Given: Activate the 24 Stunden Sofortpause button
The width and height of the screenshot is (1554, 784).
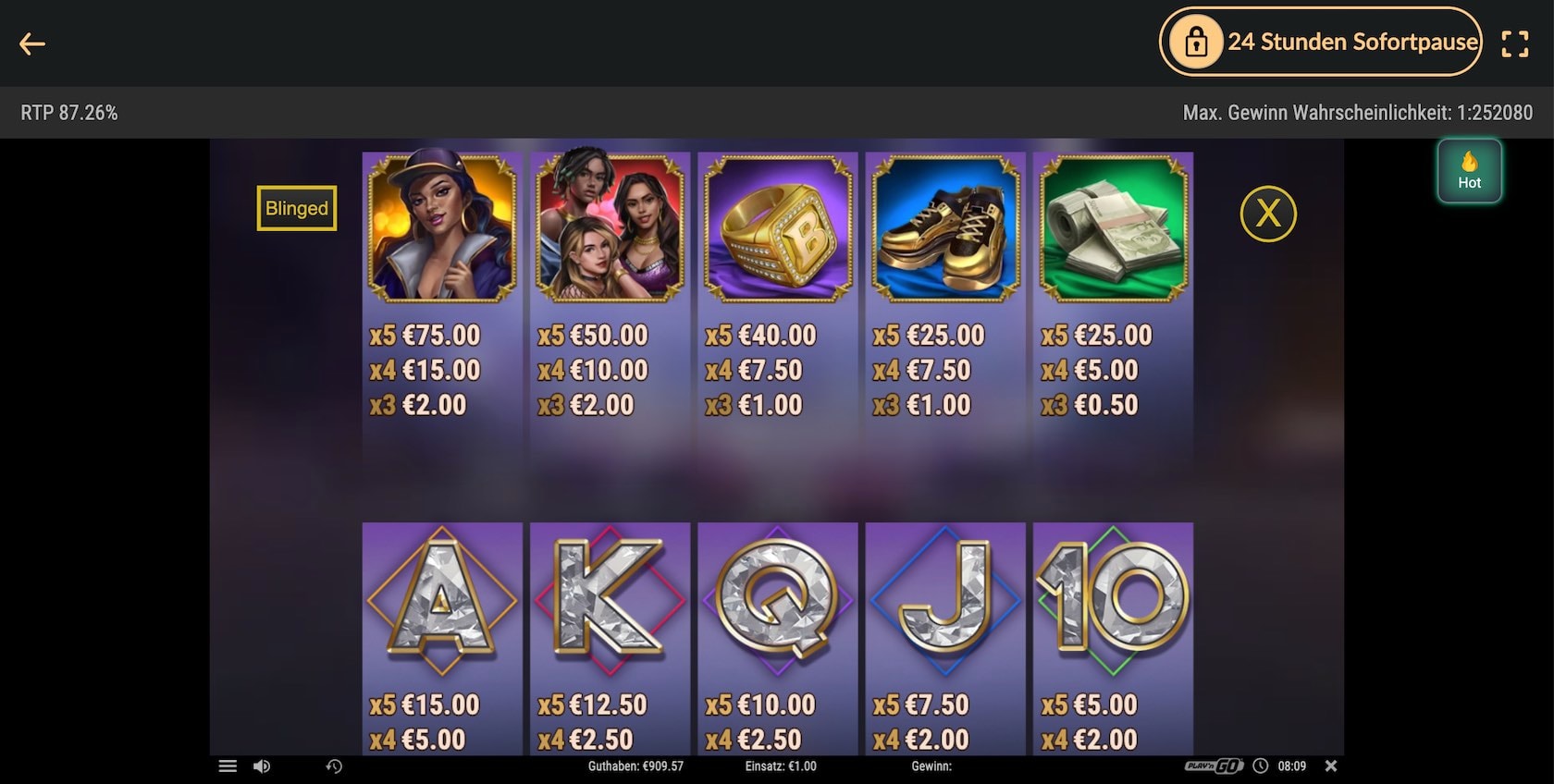Looking at the screenshot, I should [1321, 42].
